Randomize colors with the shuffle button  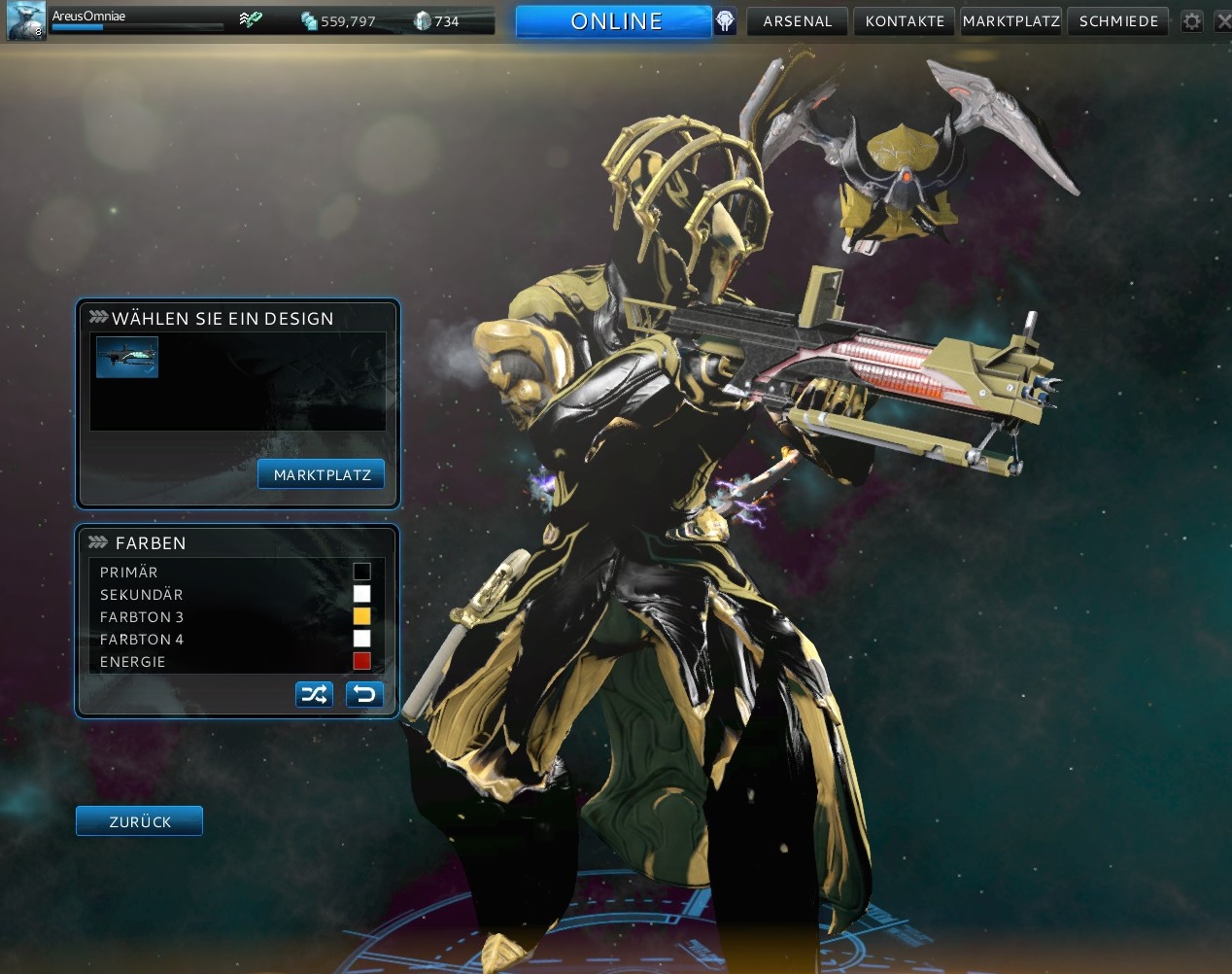tap(314, 694)
